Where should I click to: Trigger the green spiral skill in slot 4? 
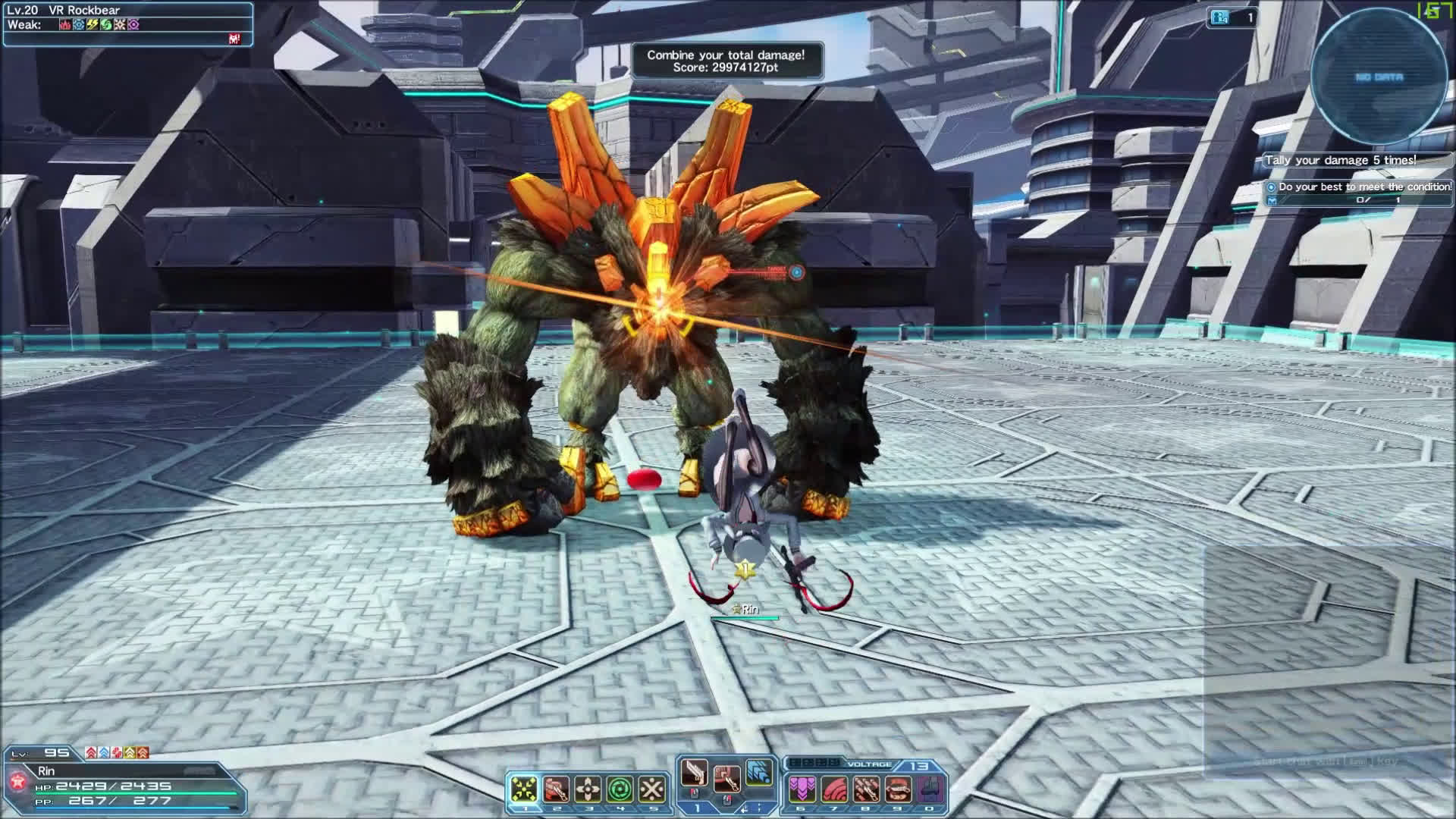(620, 789)
